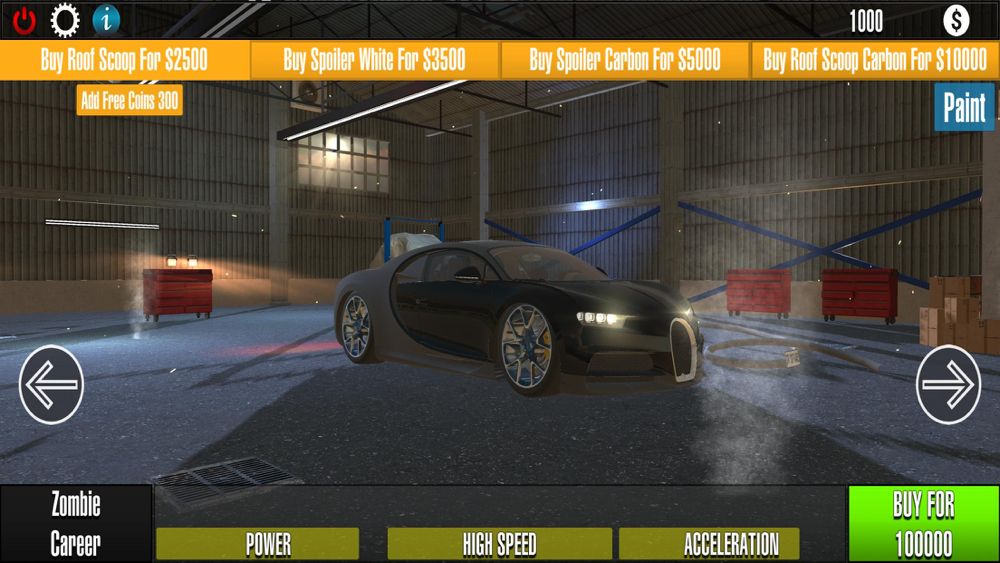The width and height of the screenshot is (1000, 563).
Task: Show next car with right arrow
Action: coord(948,385)
